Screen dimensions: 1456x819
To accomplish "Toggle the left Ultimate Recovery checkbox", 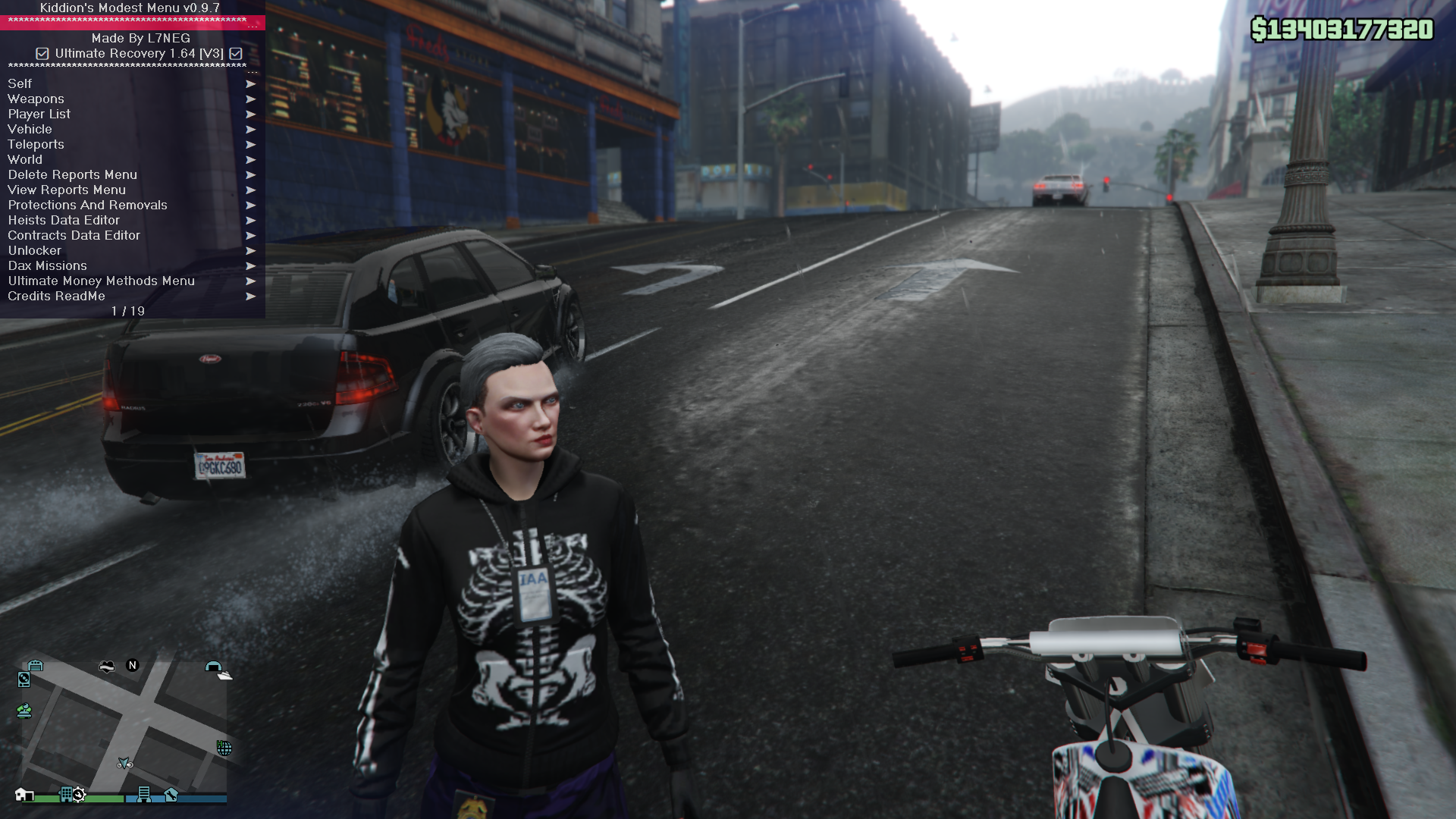I will tap(42, 54).
